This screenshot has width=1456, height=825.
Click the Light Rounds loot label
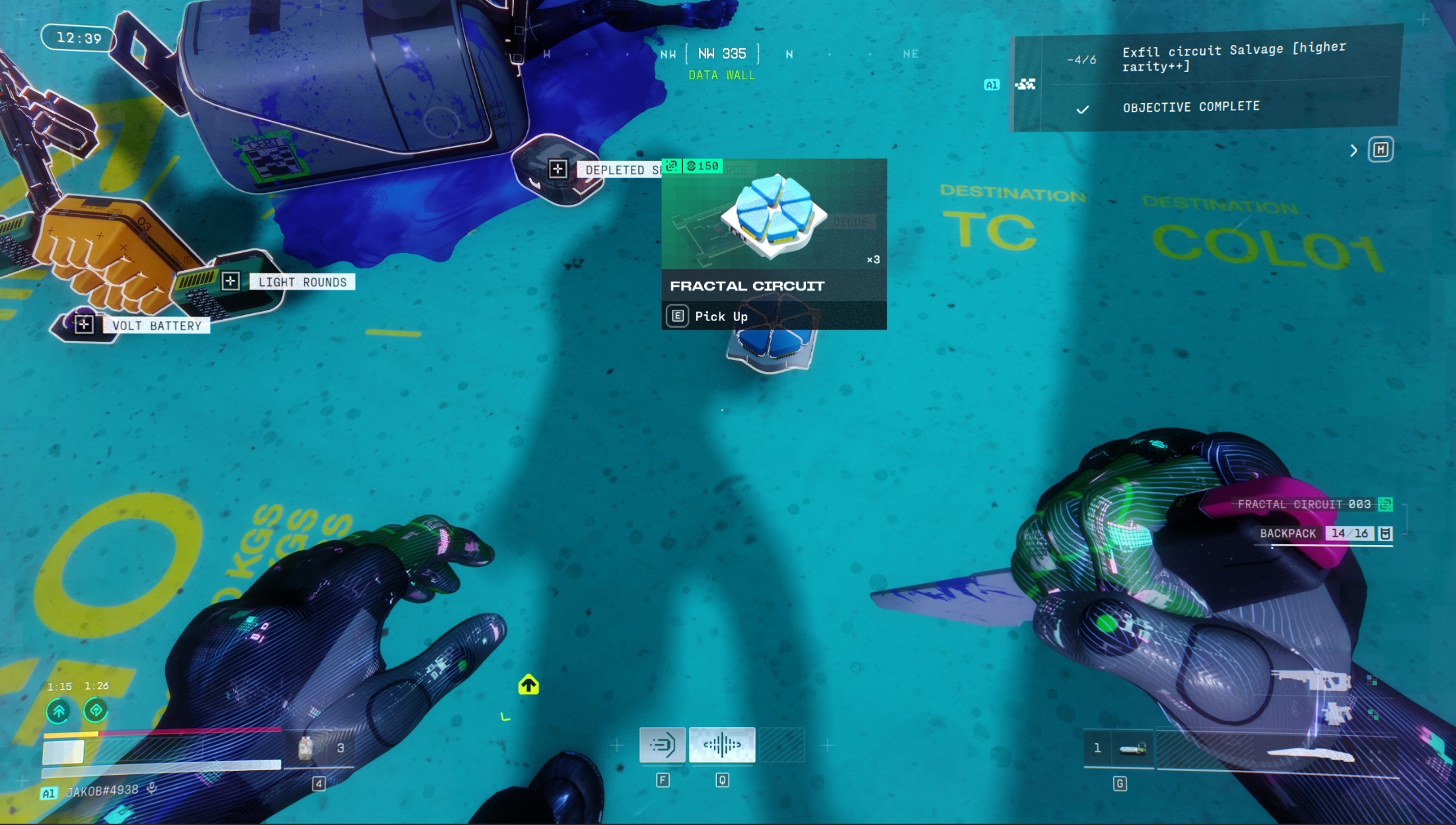click(x=302, y=282)
